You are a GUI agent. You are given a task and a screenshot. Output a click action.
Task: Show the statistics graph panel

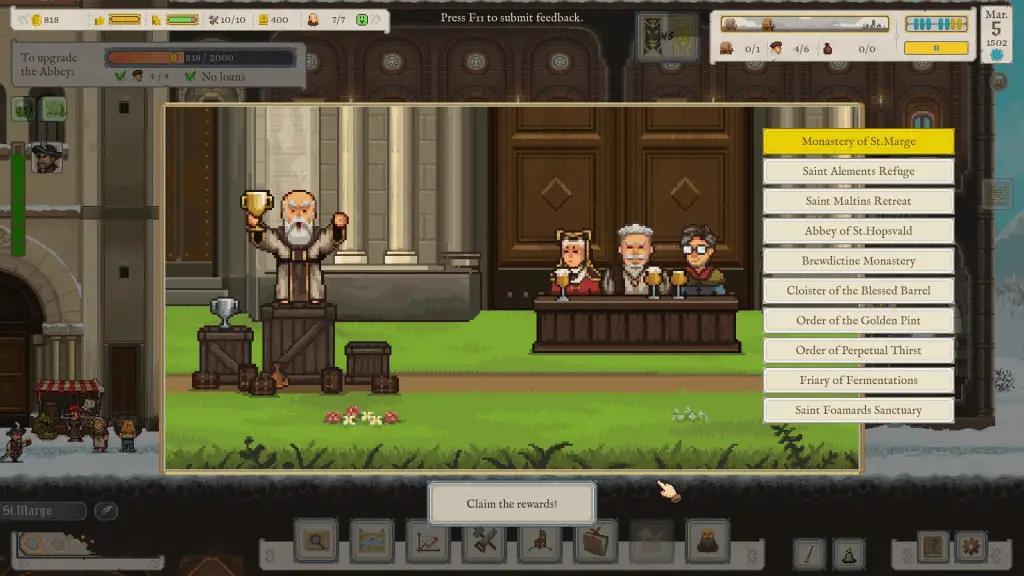click(428, 542)
